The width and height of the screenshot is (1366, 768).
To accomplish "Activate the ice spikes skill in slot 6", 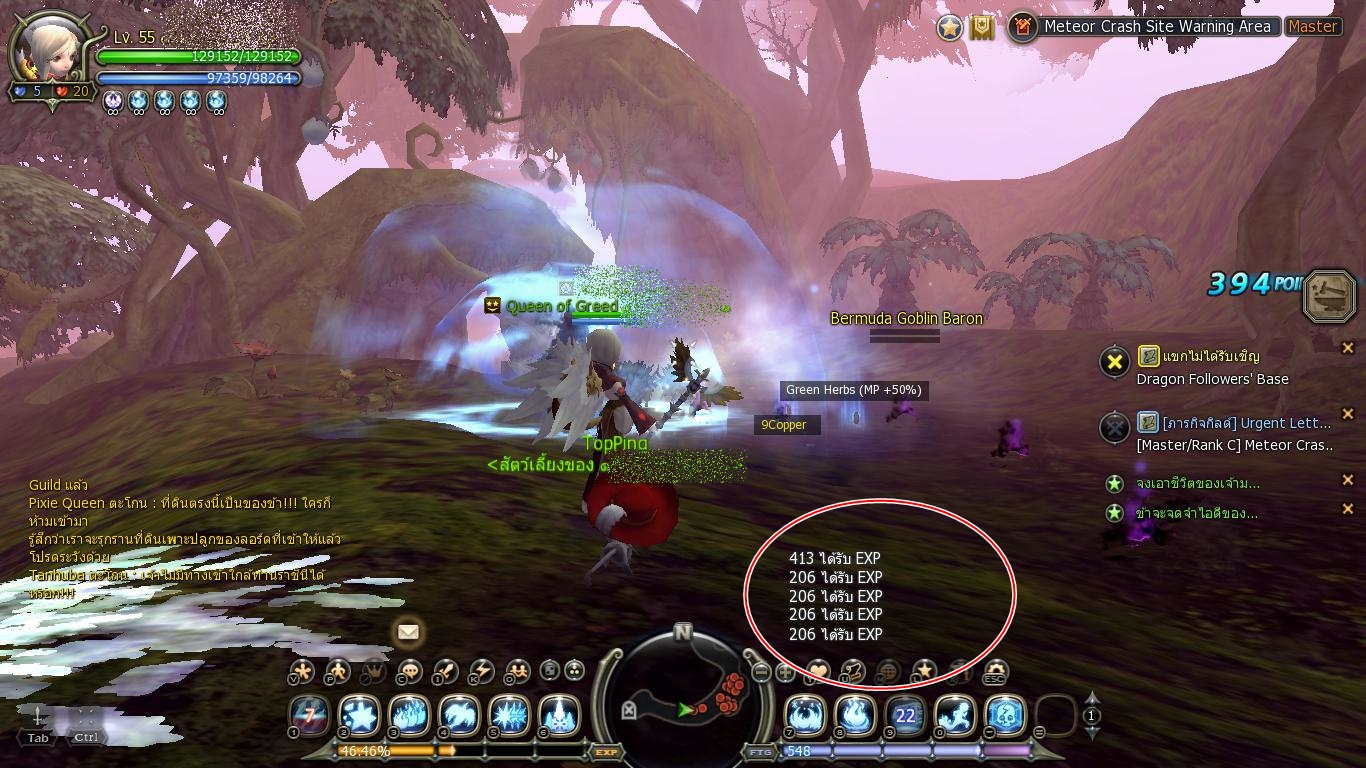I will (x=558, y=715).
